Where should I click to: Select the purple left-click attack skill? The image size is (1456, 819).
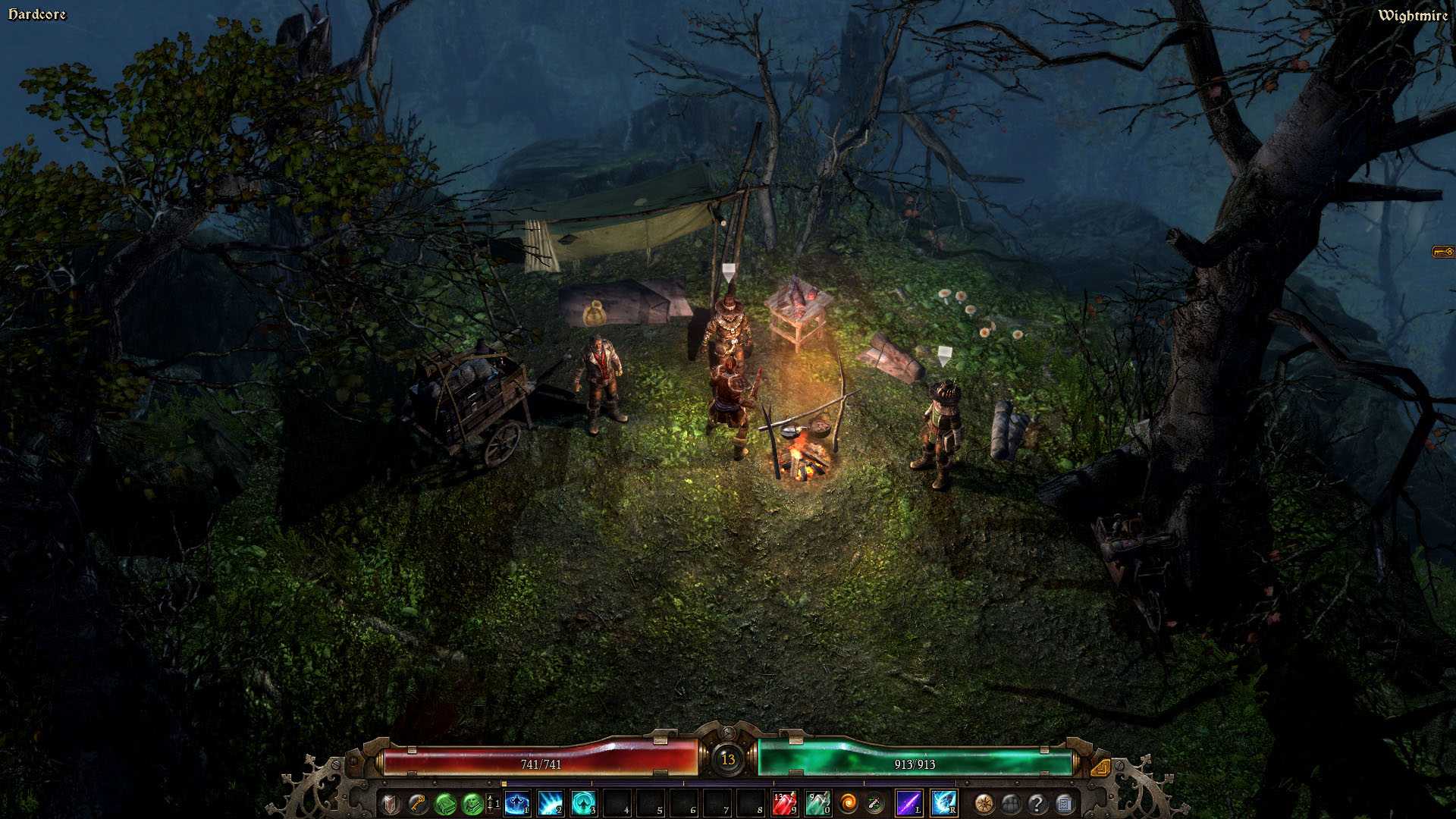click(x=908, y=803)
